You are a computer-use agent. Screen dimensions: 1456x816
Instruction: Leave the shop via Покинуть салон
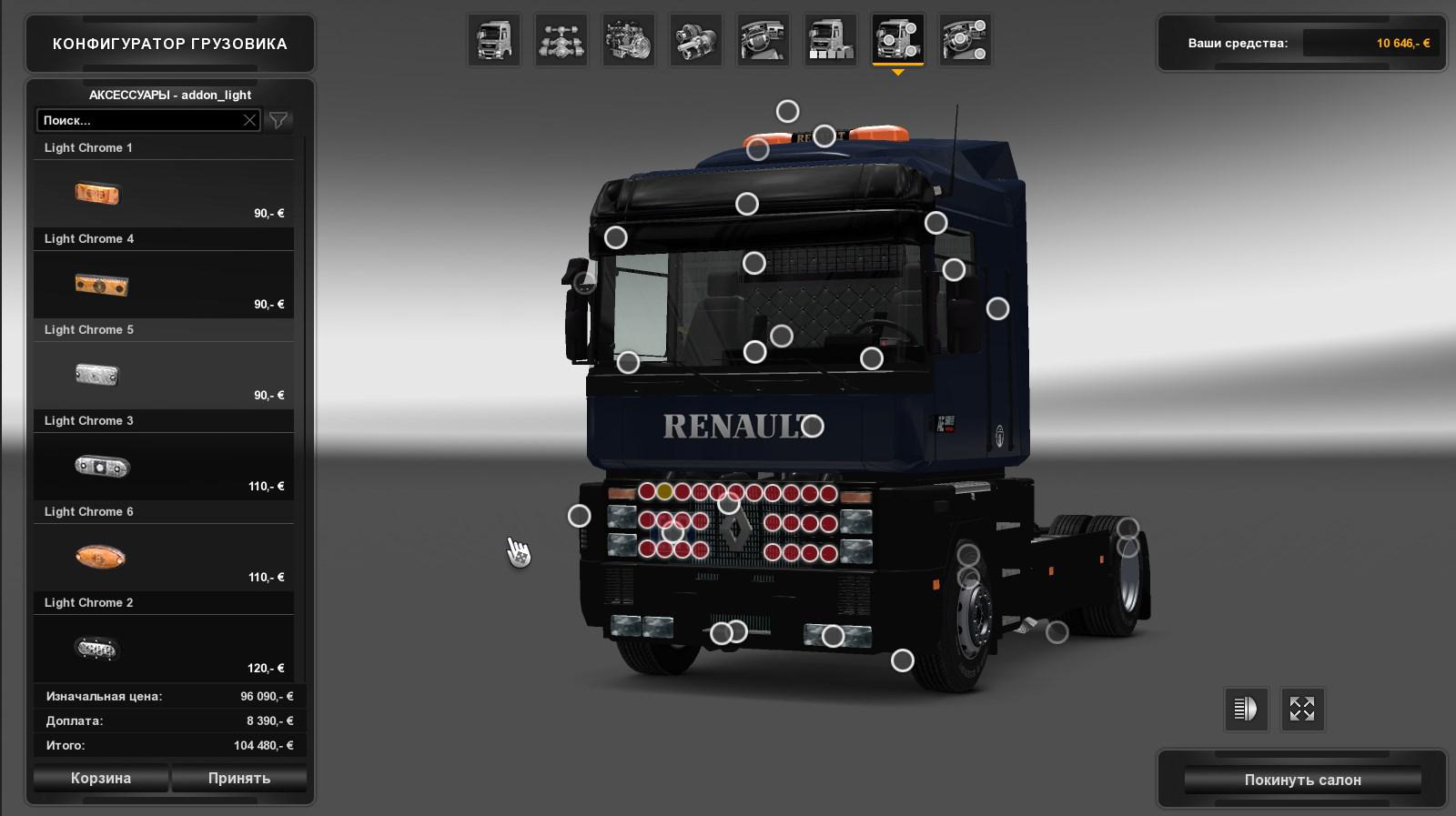(x=1302, y=780)
